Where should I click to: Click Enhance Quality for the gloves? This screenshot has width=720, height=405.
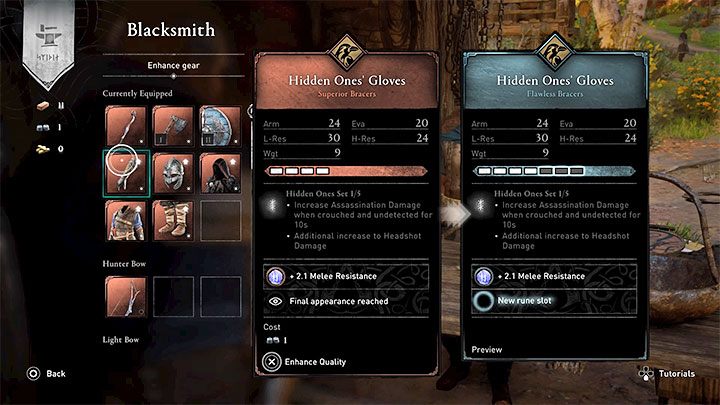coord(310,360)
